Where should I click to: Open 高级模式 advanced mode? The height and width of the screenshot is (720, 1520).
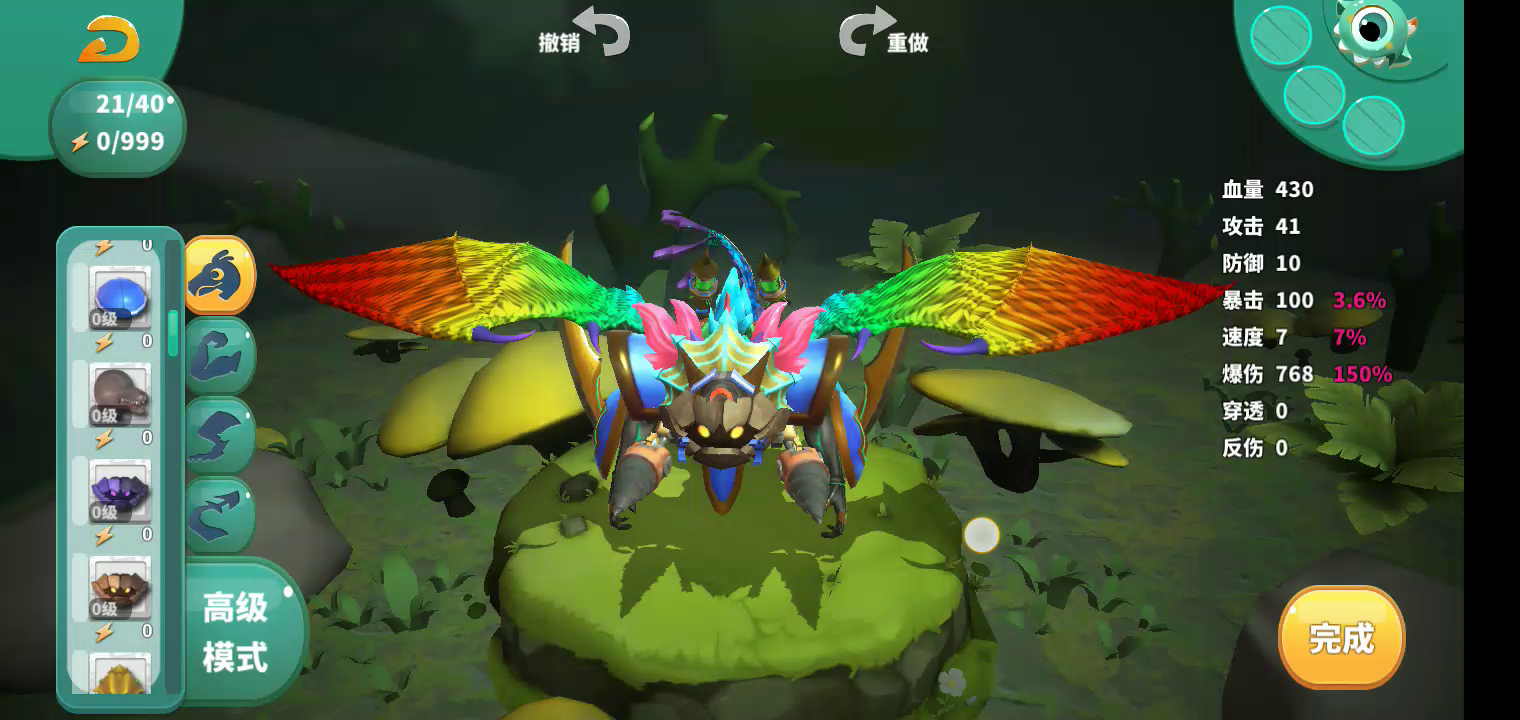pyautogui.click(x=236, y=632)
